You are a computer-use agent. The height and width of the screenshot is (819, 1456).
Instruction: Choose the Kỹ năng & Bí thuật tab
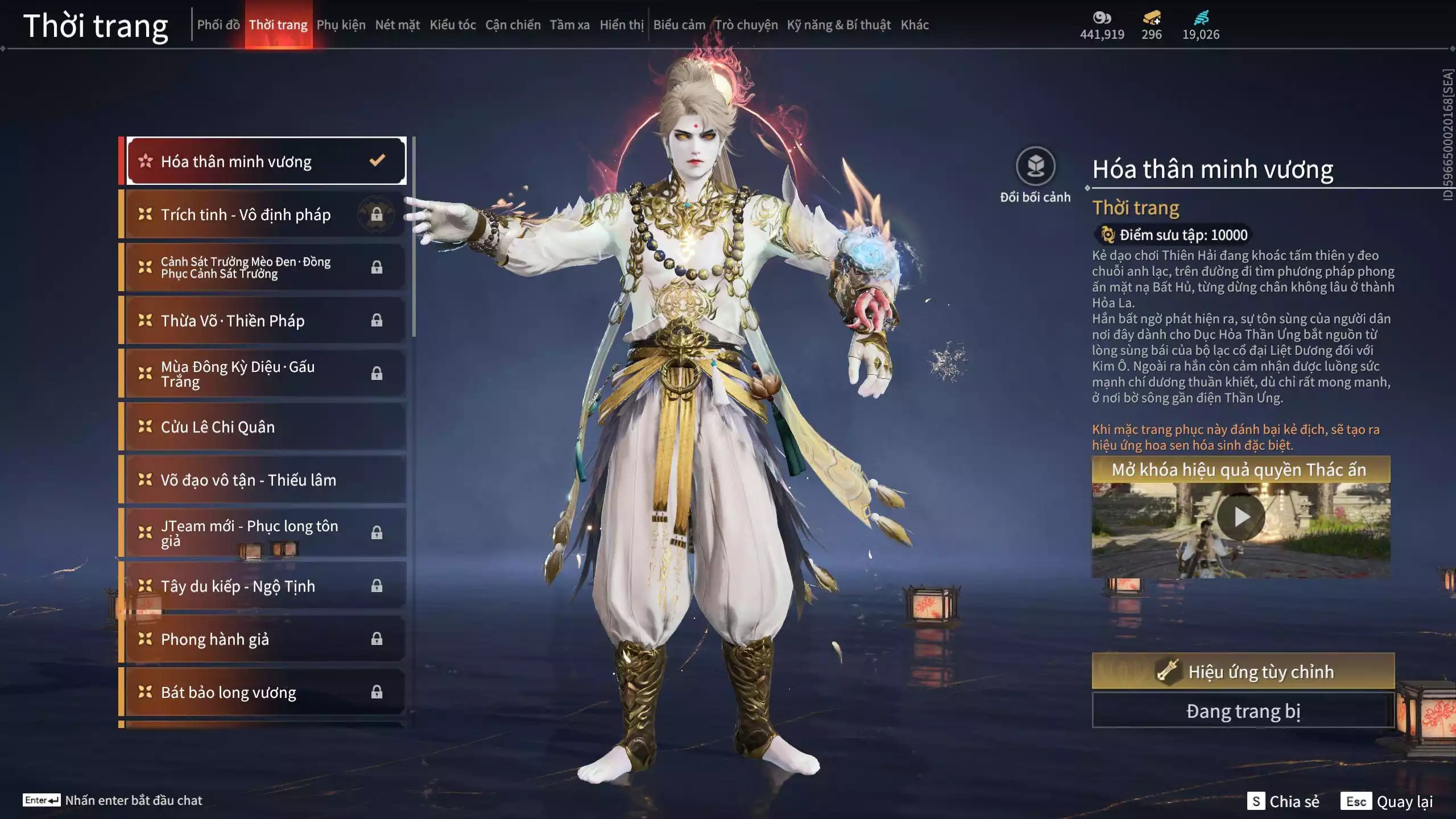point(838,25)
